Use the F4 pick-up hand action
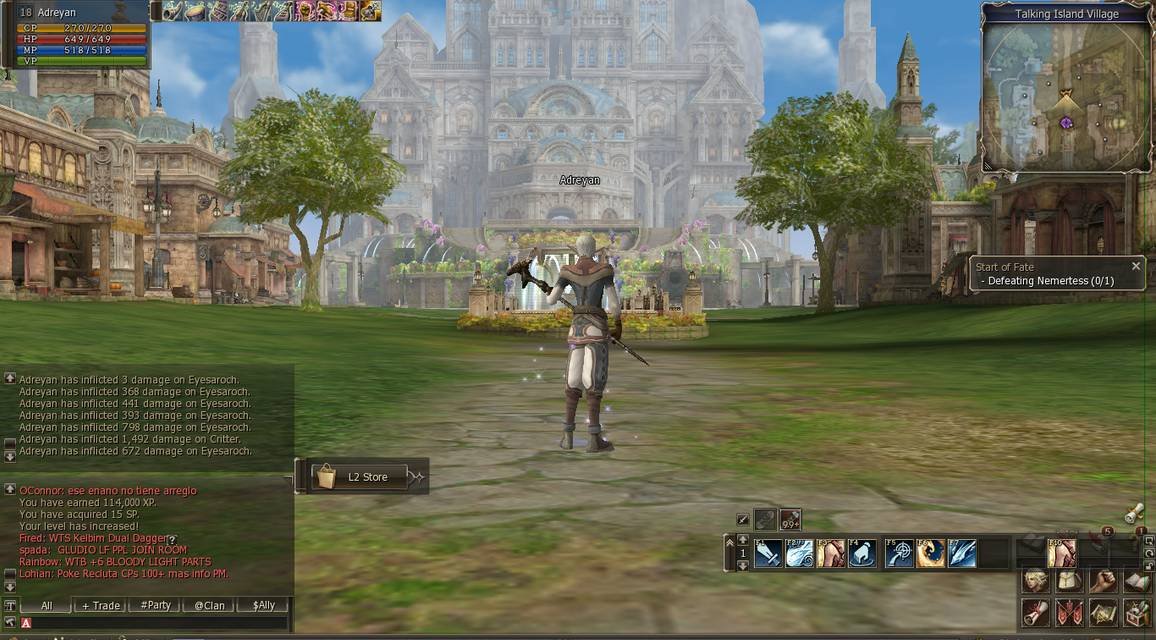The image size is (1156, 640). (x=862, y=553)
